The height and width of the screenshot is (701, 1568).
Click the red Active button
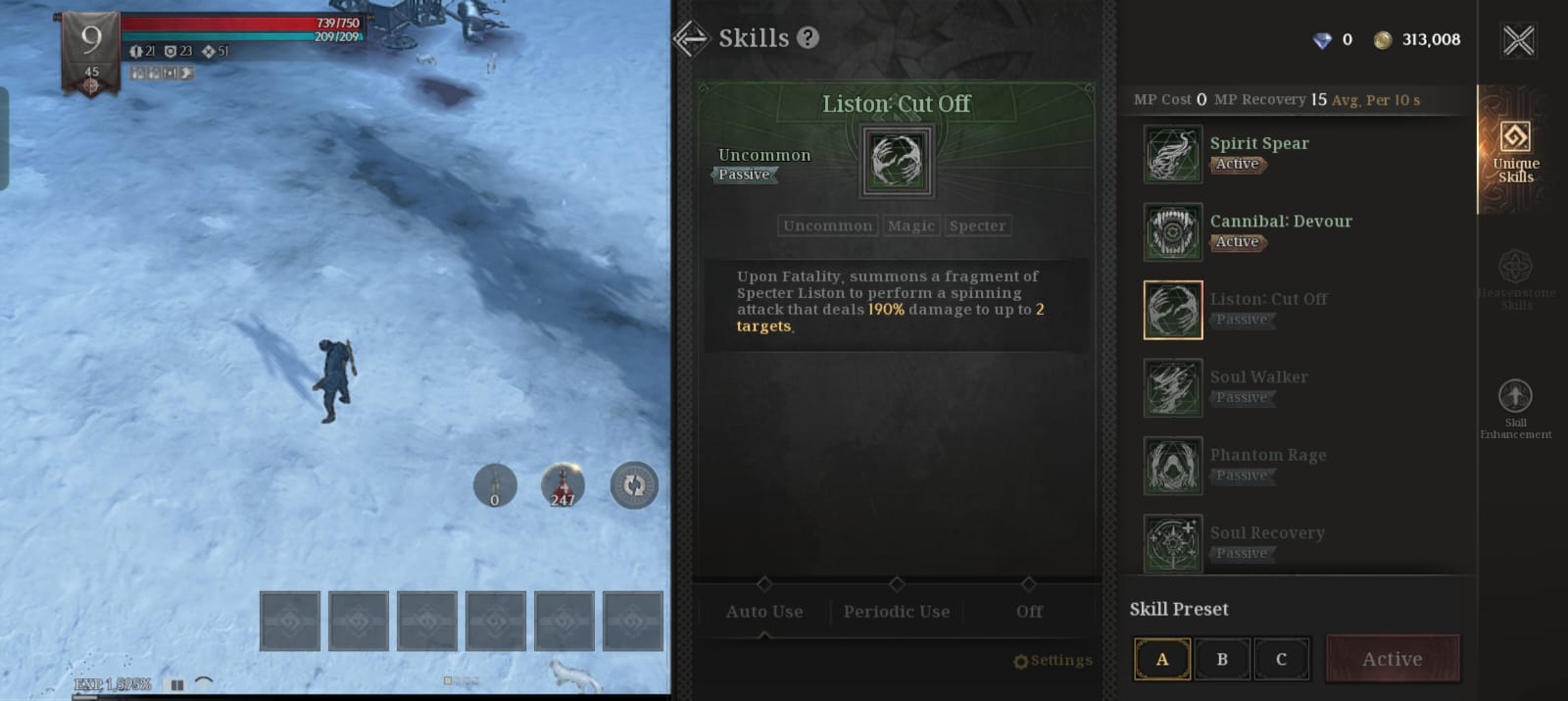click(1392, 659)
